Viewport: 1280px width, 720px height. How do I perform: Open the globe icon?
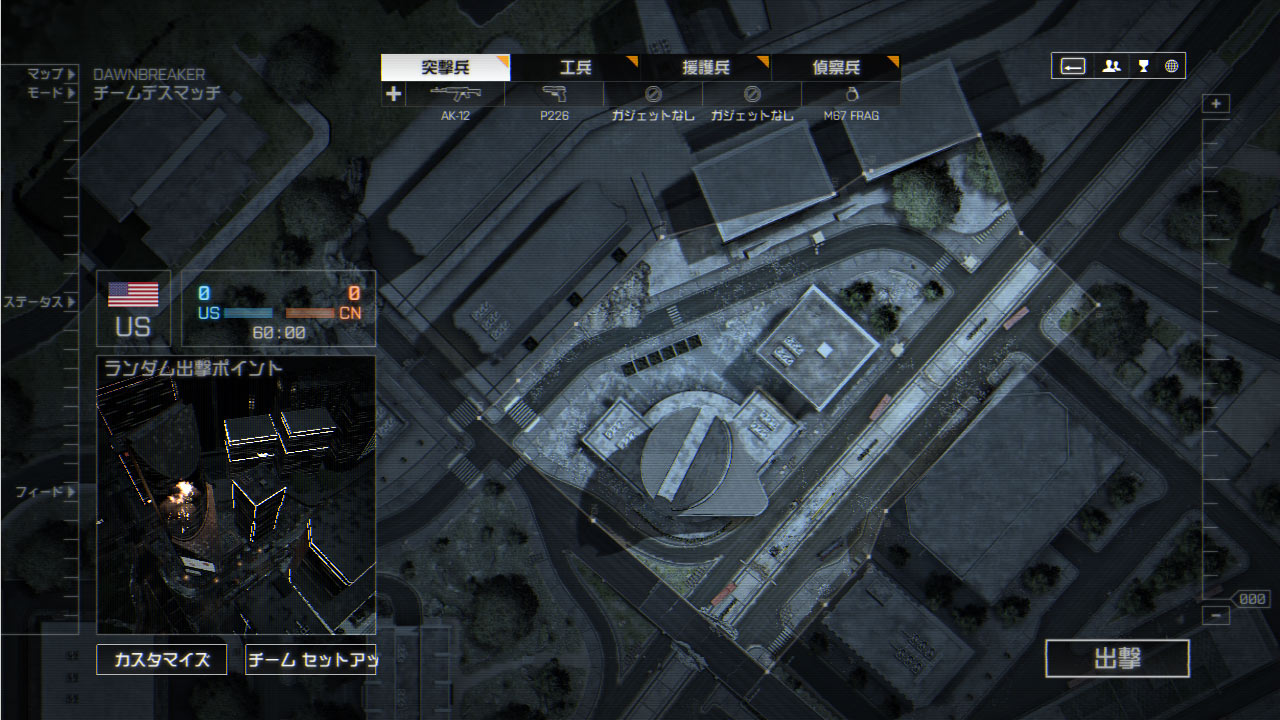click(1171, 66)
